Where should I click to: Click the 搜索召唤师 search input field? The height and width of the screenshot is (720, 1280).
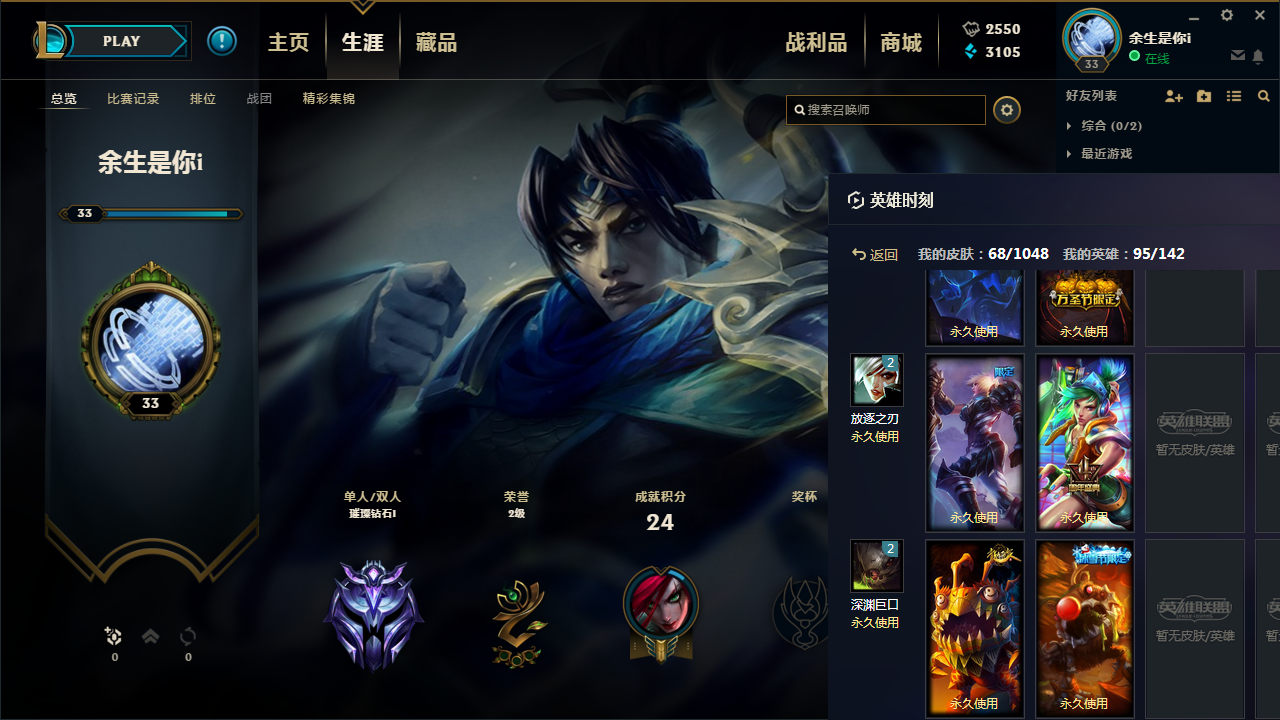(885, 110)
